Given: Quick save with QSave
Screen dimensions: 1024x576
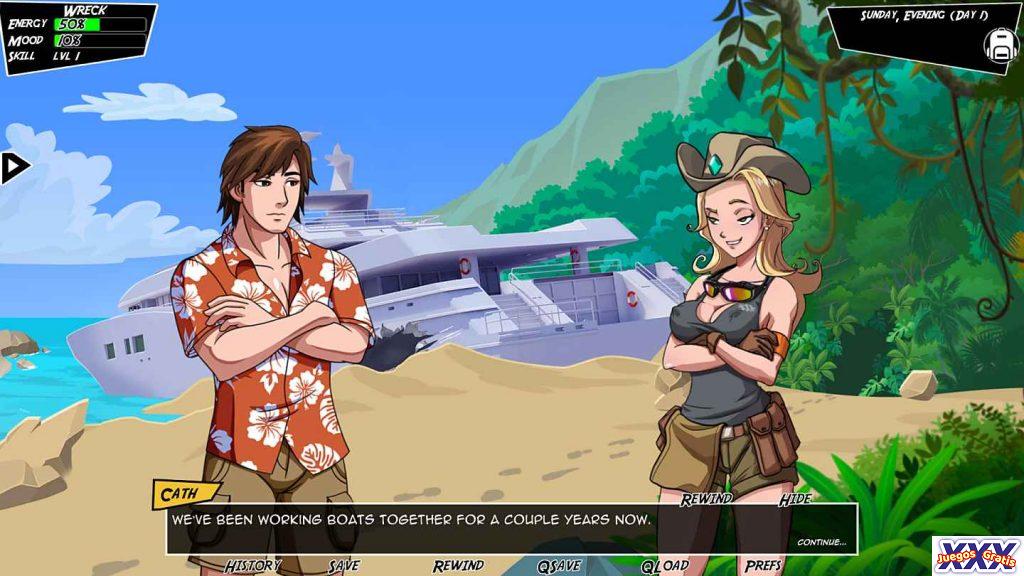Looking at the screenshot, I should click(559, 566).
